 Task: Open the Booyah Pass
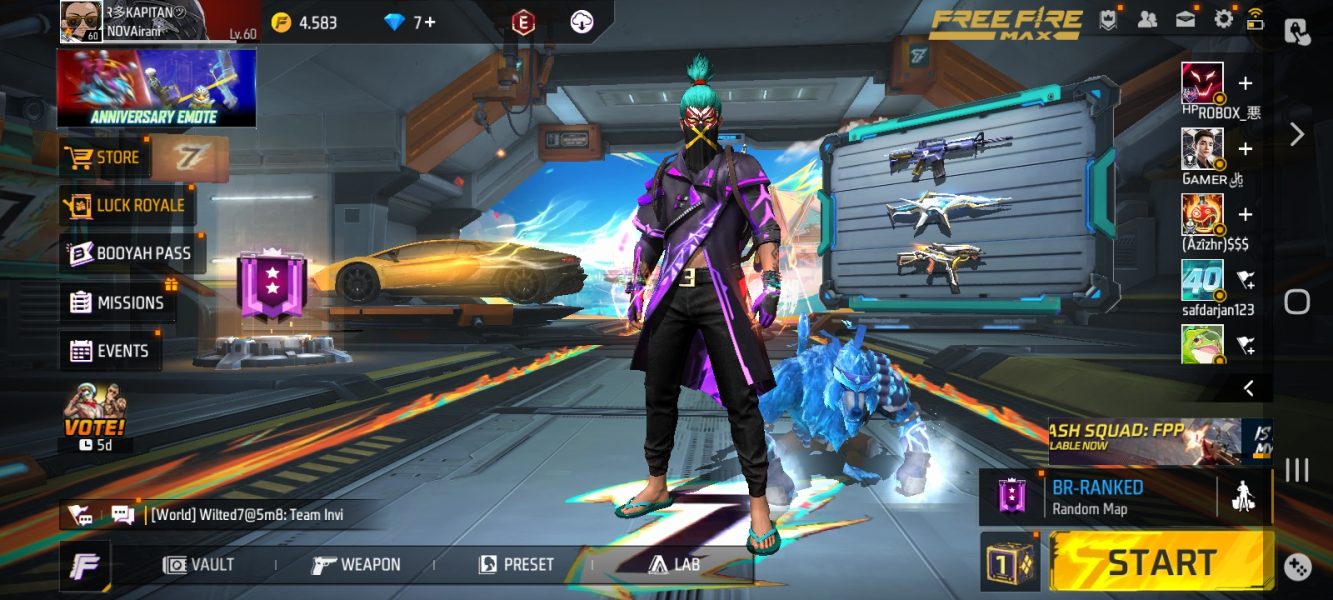click(x=131, y=254)
